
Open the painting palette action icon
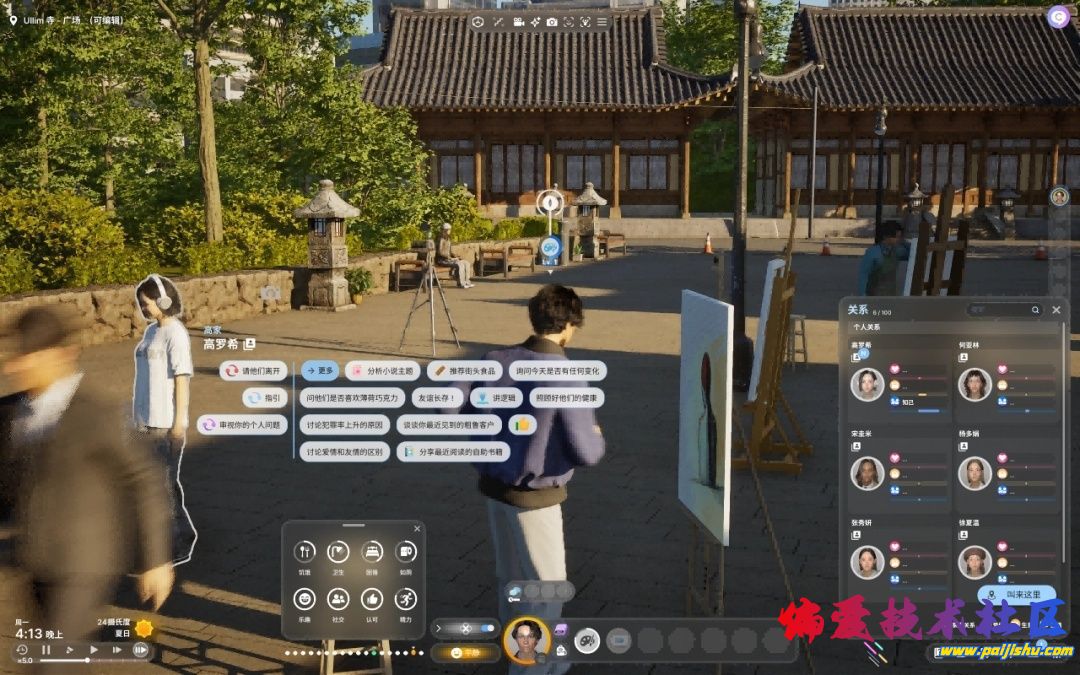587,640
